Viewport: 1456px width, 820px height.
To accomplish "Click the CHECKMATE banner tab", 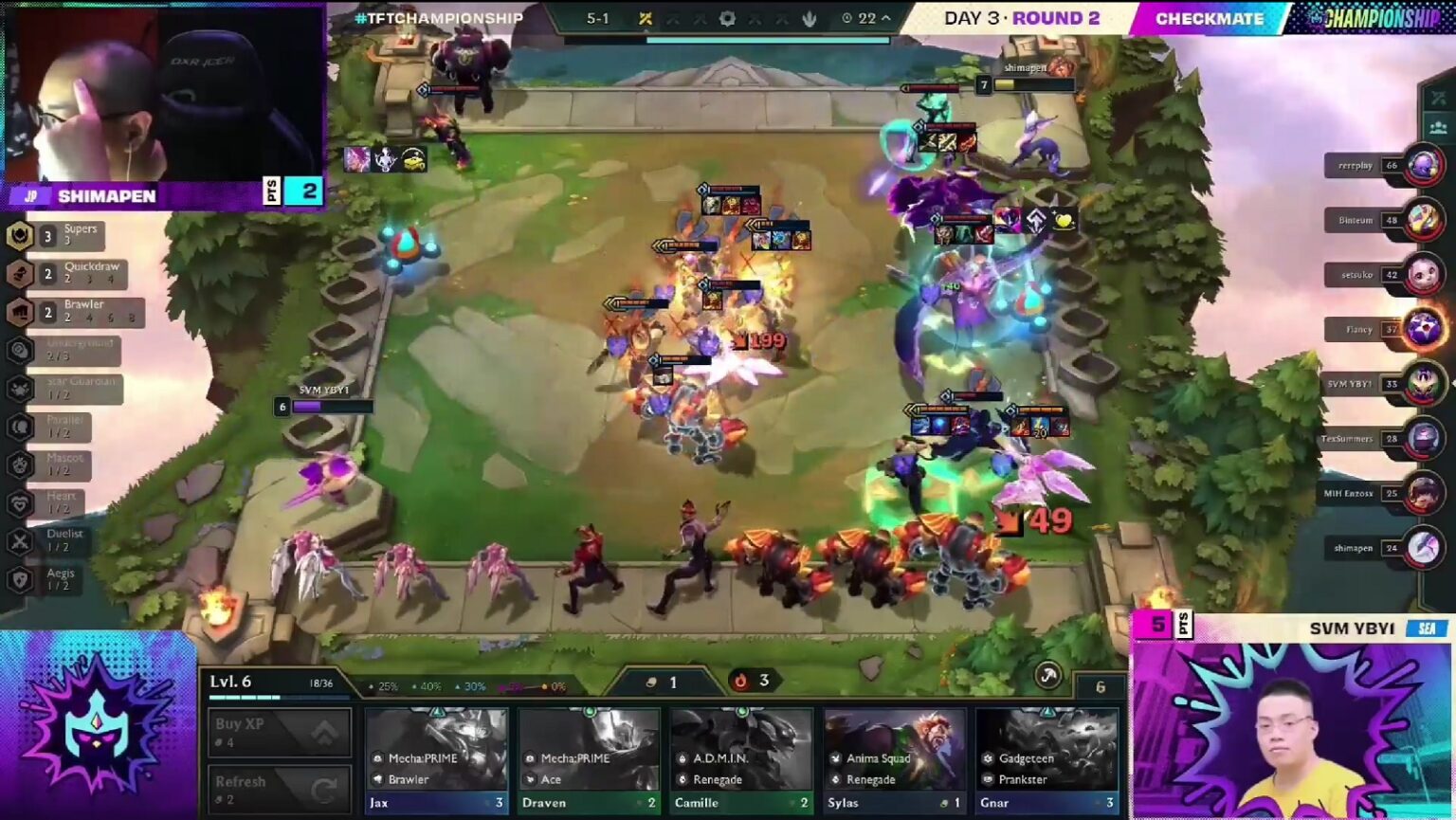I will [1210, 18].
